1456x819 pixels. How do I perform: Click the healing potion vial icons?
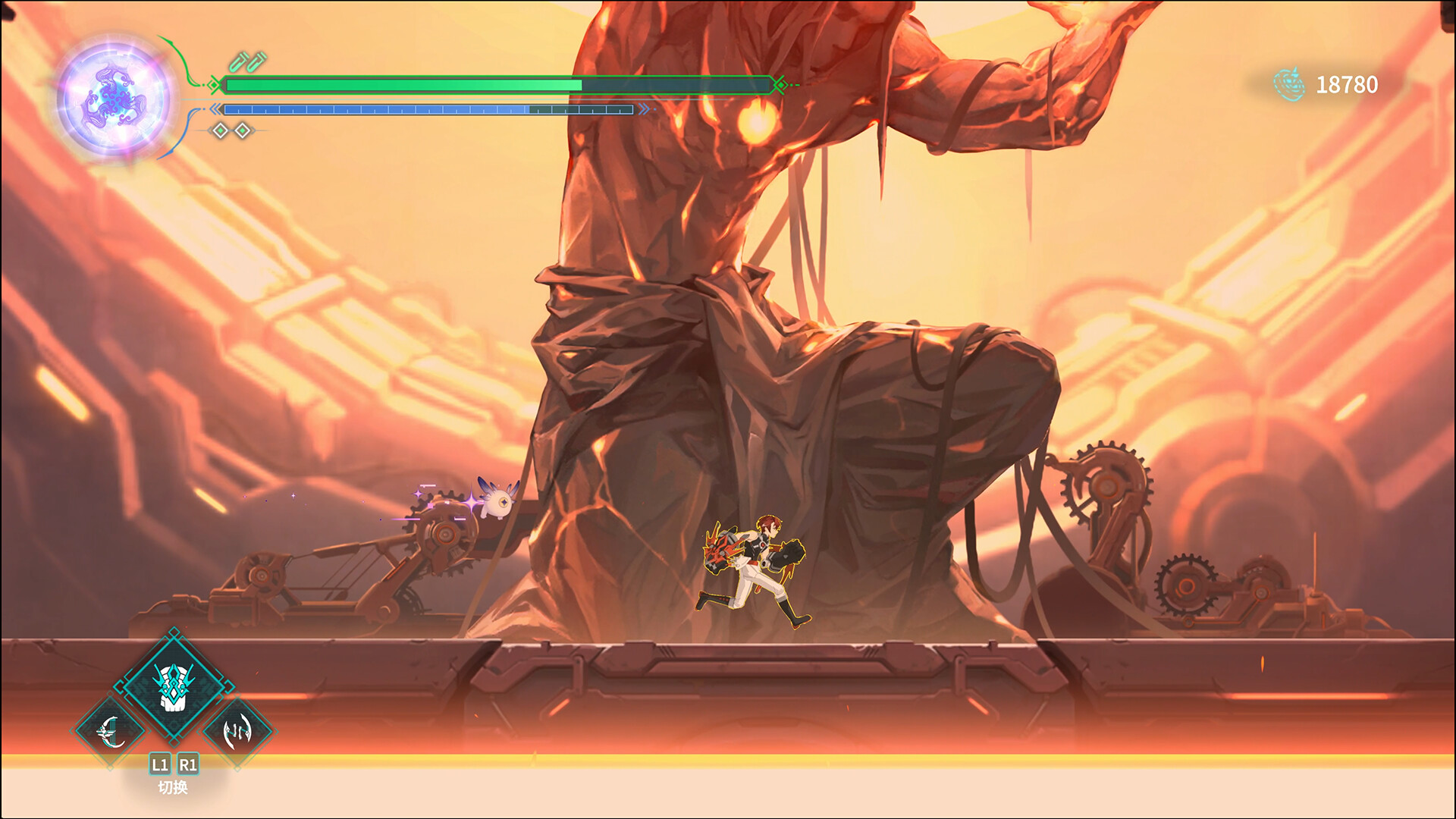click(248, 63)
